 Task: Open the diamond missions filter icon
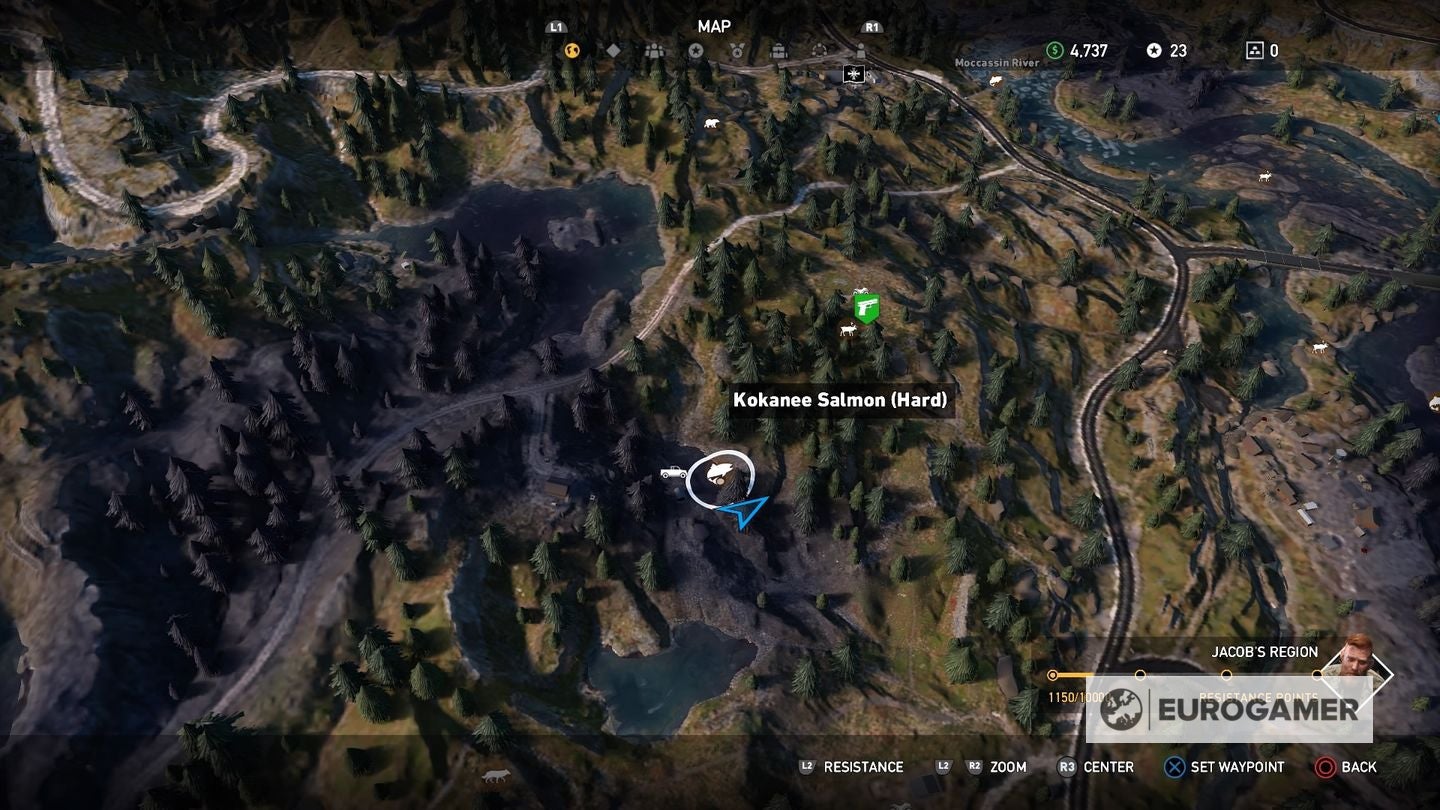(x=612, y=48)
